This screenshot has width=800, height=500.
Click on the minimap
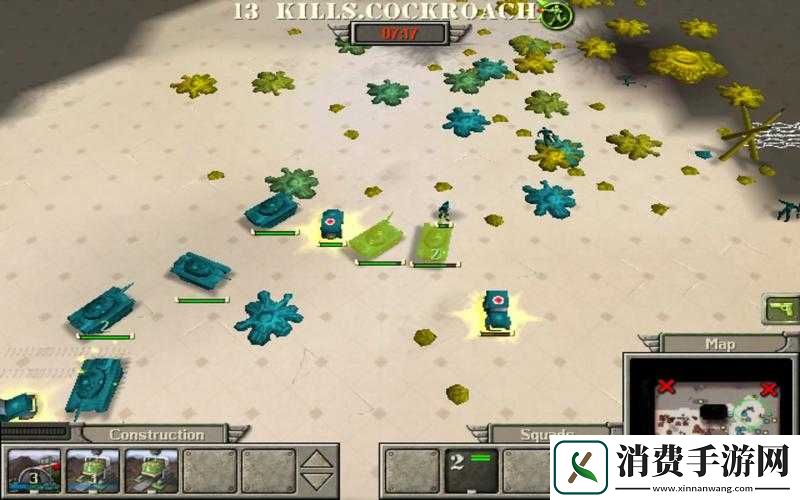(x=714, y=400)
